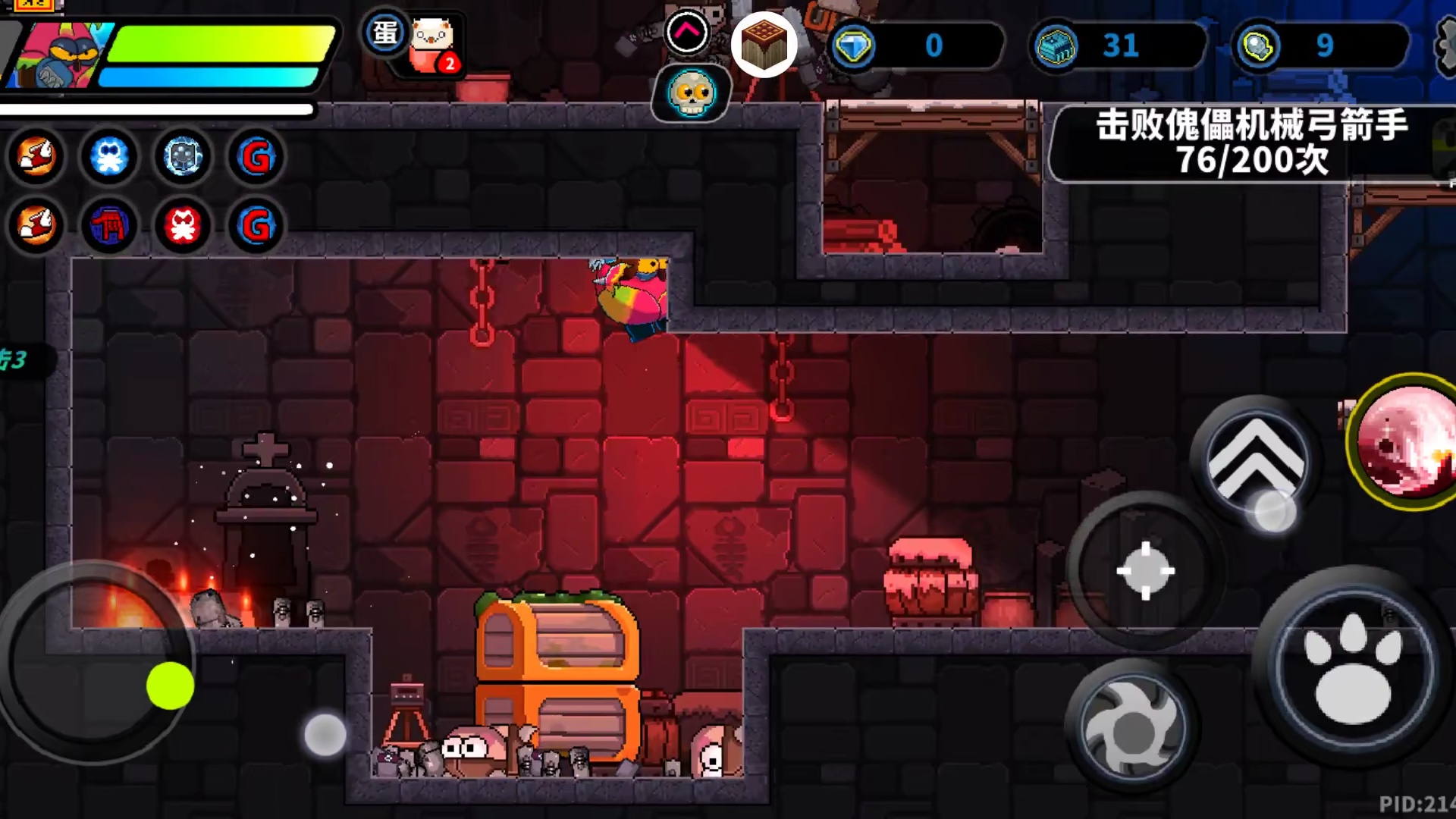This screenshot has width=1456, height=819.
Task: Tap the teal microchip currency icon
Action: pos(1056,46)
